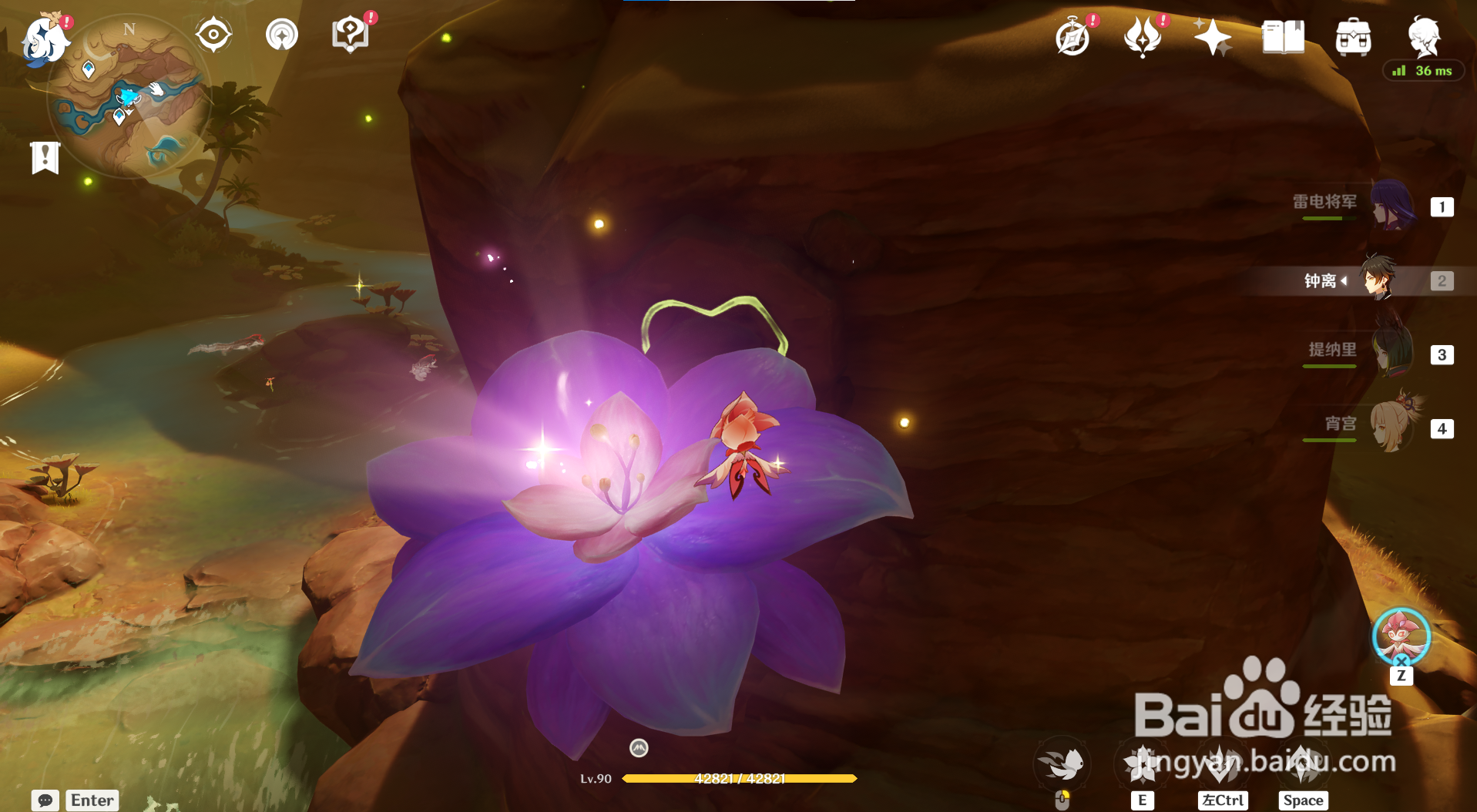
Task: Open the Paimon menu icon
Action: (44, 40)
